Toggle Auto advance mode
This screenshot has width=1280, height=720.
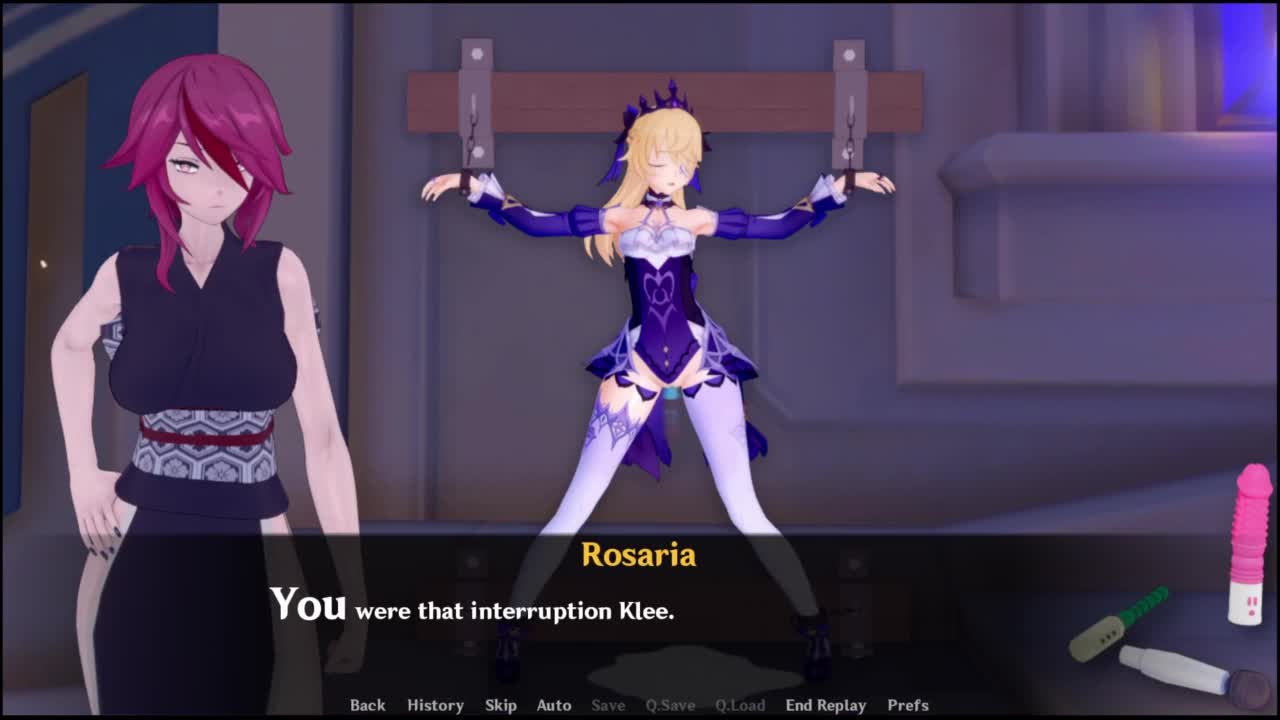tap(553, 705)
